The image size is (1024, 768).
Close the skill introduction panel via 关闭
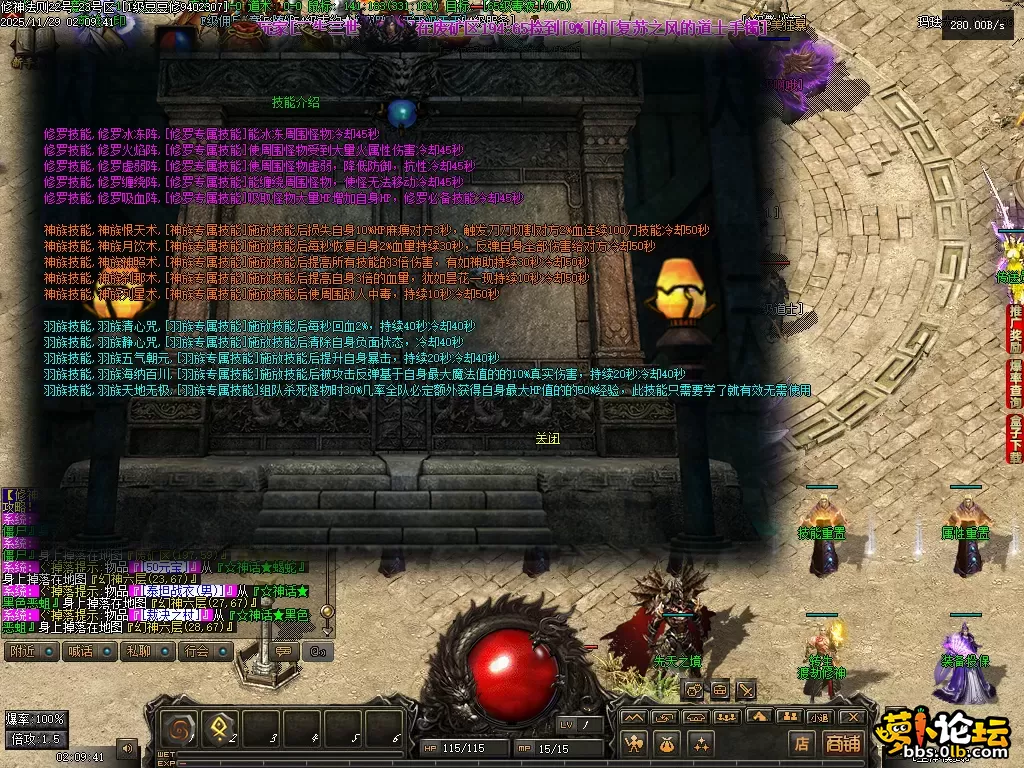coord(547,438)
